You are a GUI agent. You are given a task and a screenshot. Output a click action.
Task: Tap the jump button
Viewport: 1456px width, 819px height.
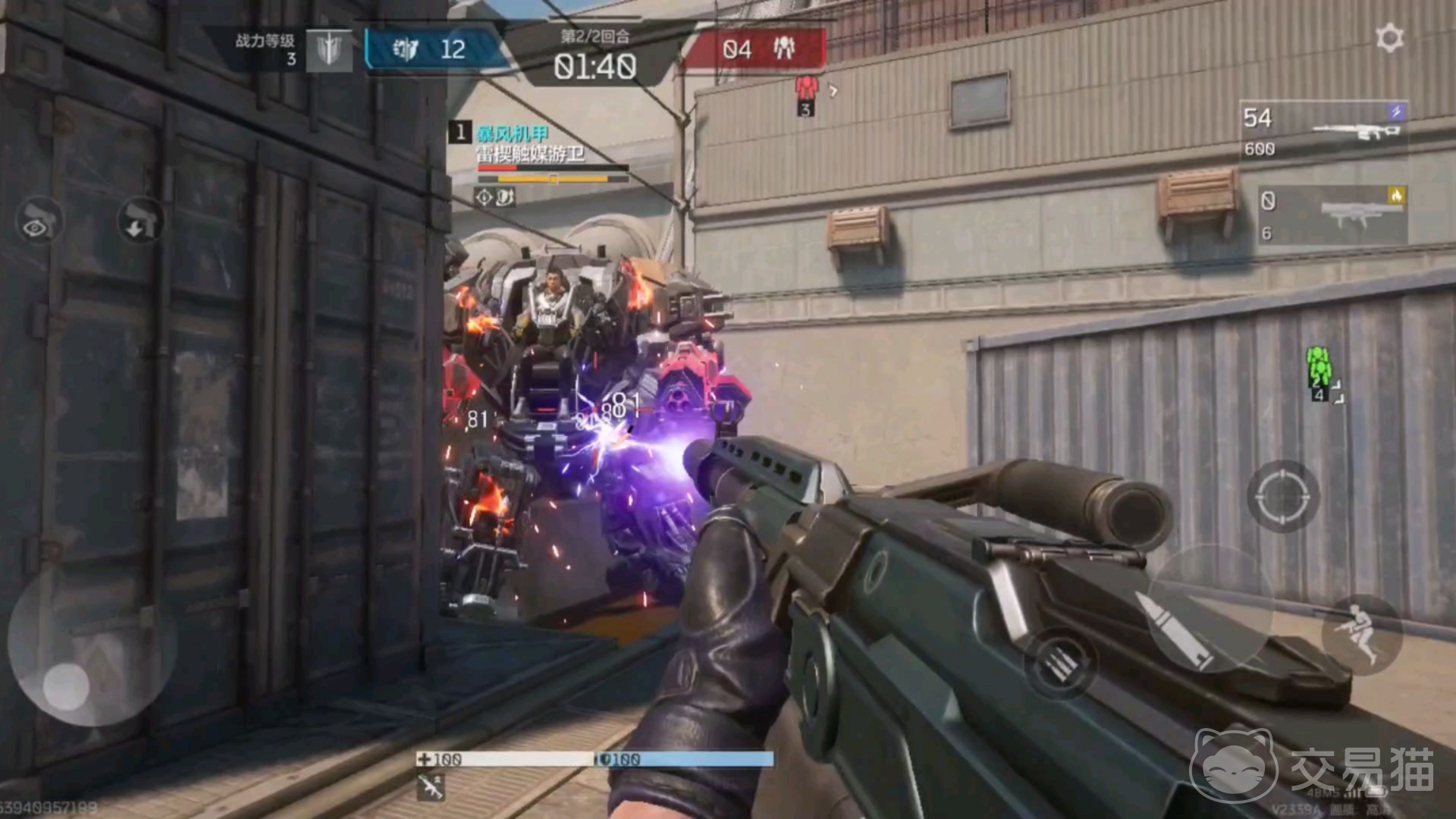[1360, 634]
